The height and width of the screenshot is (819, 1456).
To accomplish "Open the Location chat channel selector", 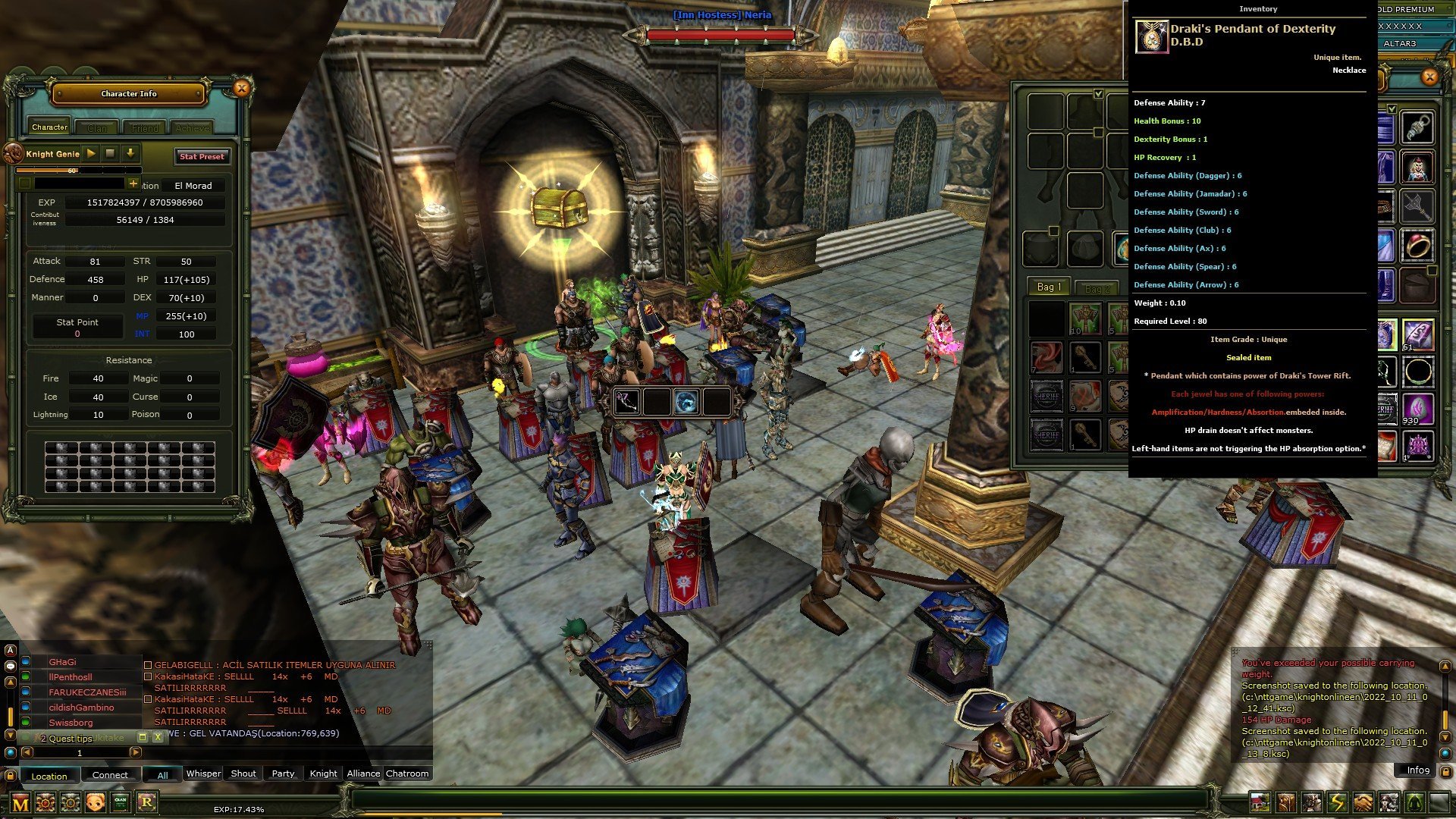I will tap(49, 776).
